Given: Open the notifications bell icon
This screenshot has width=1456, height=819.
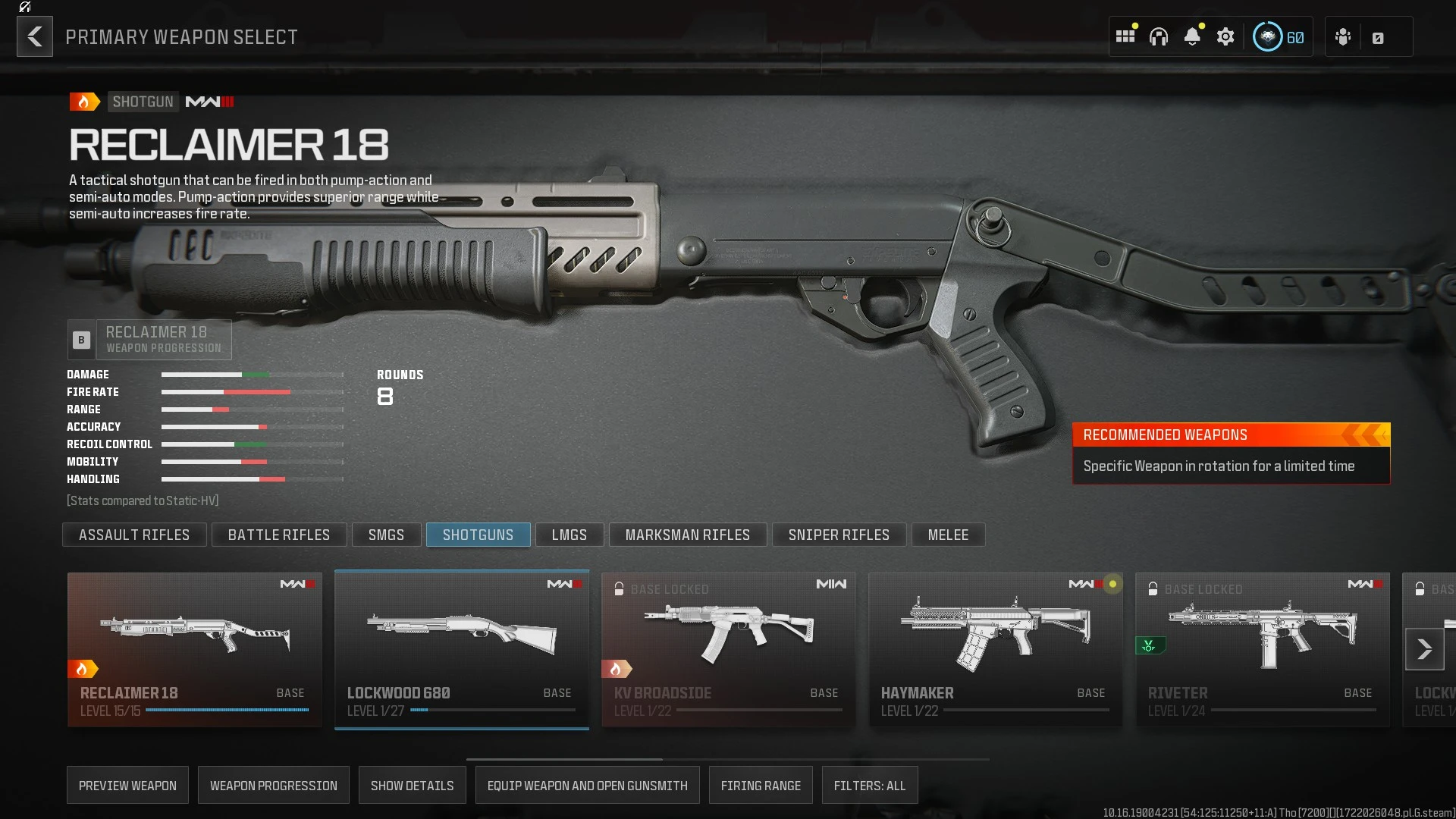Looking at the screenshot, I should [x=1193, y=36].
